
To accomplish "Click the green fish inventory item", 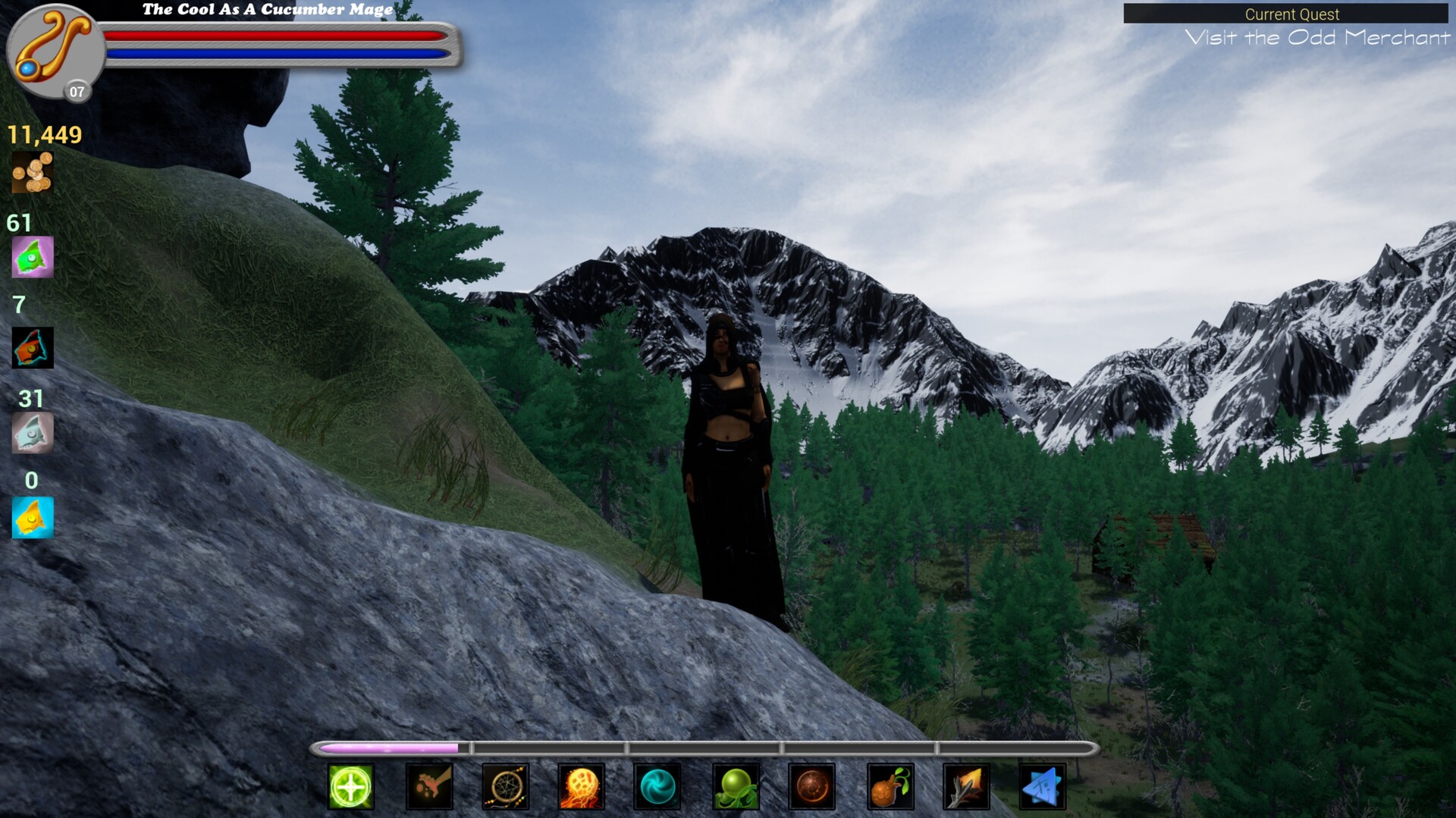I will click(32, 257).
